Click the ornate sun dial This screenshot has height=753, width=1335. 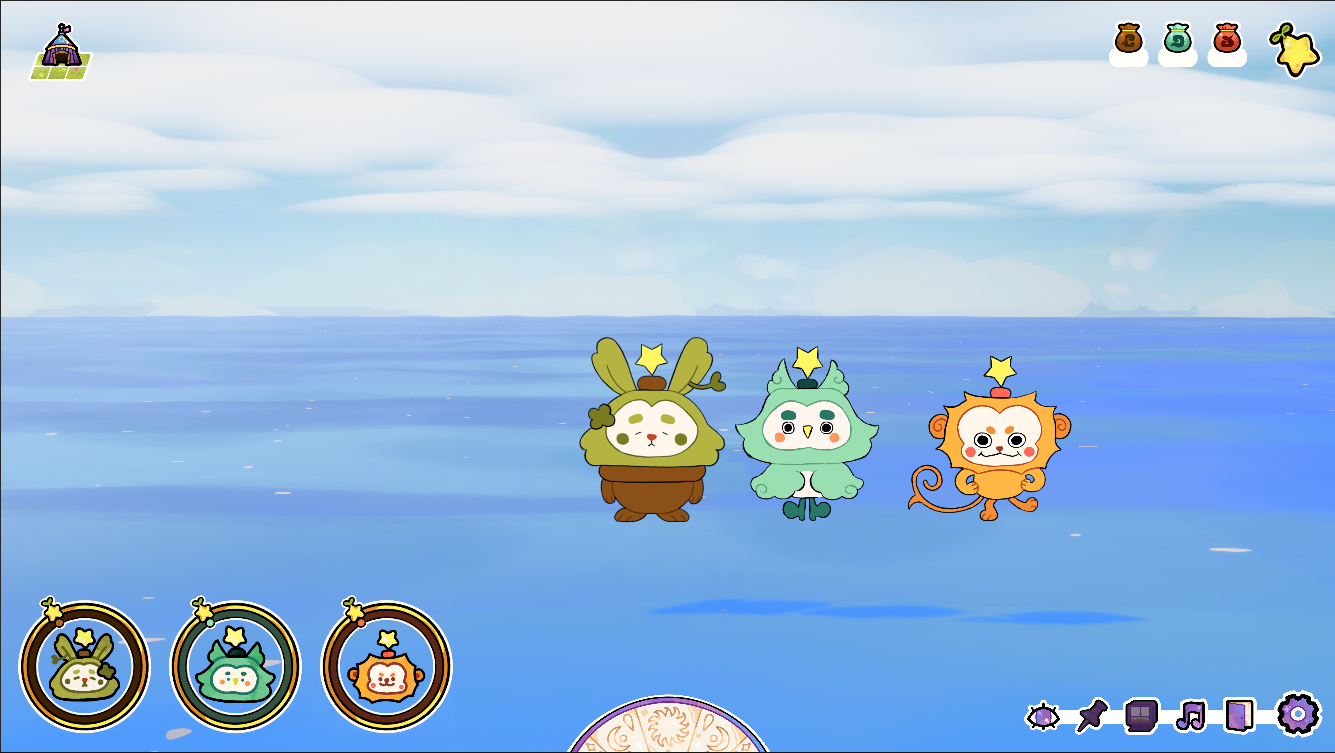(667, 730)
